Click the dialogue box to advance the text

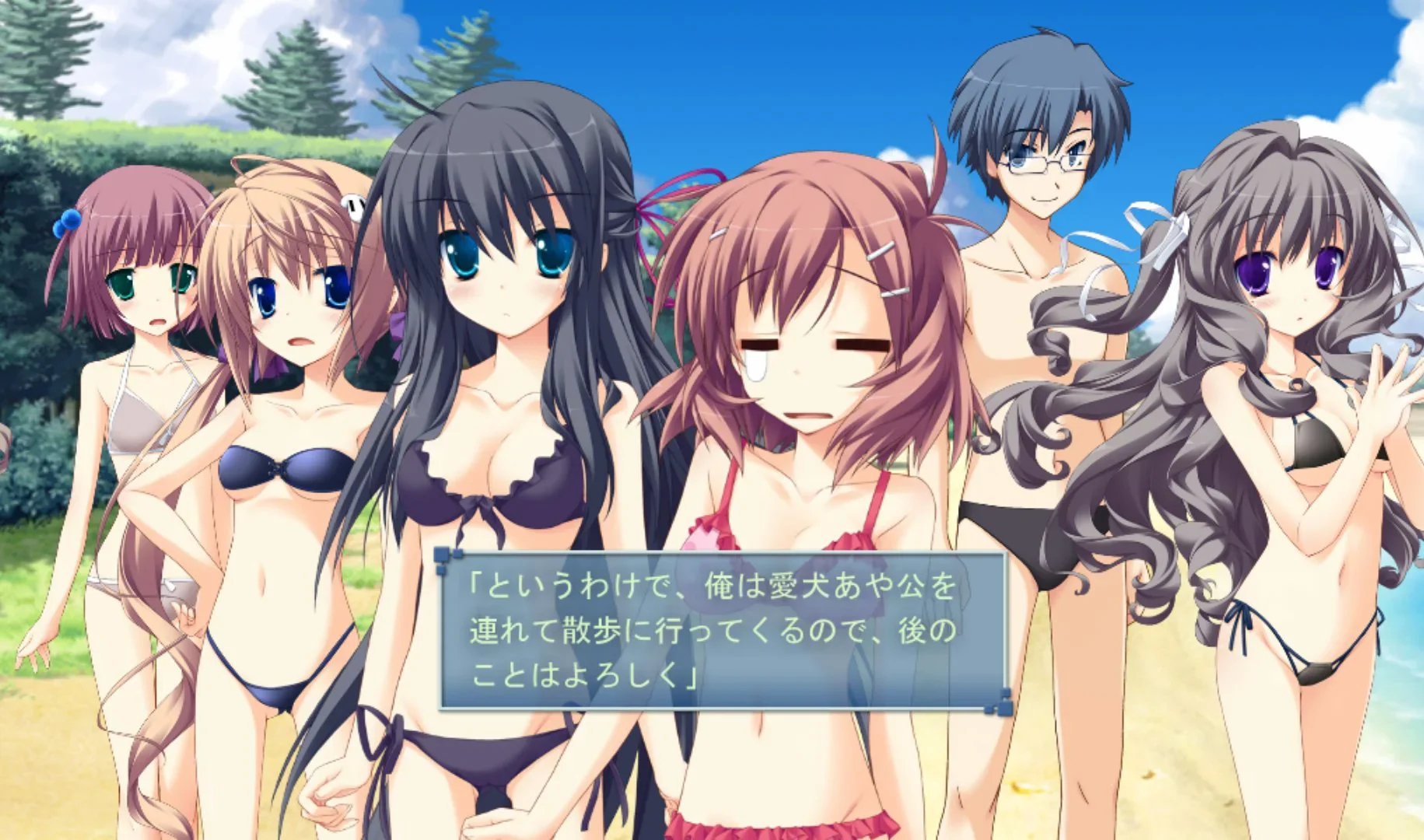coord(723,638)
